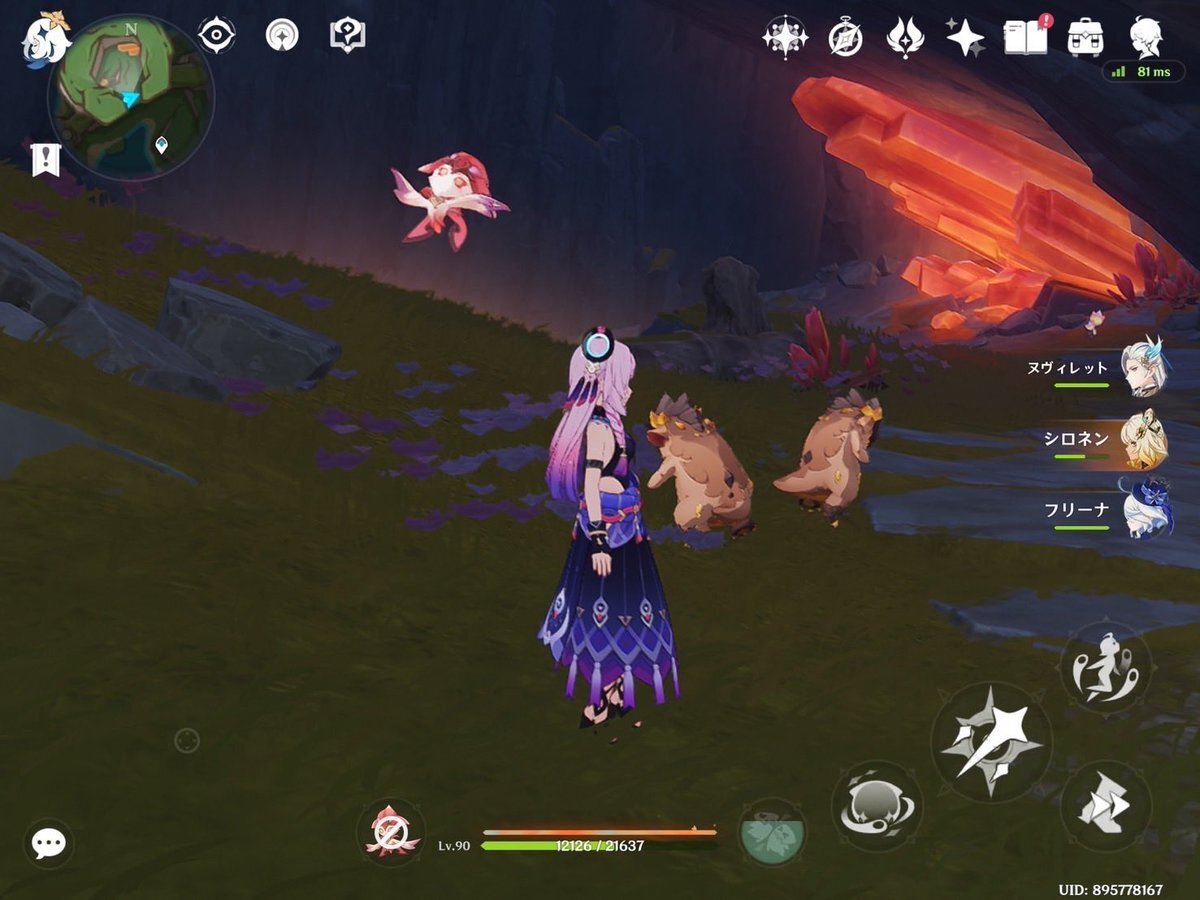Trigger the normal attack button
Image resolution: width=1200 pixels, height=900 pixels.
pyautogui.click(x=991, y=741)
